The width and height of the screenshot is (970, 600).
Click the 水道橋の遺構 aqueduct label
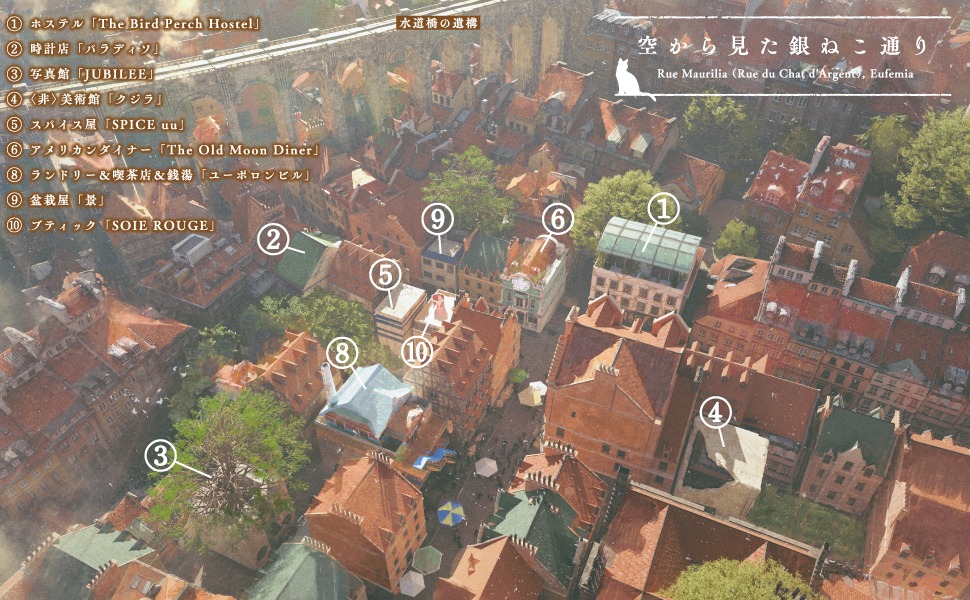click(438, 21)
